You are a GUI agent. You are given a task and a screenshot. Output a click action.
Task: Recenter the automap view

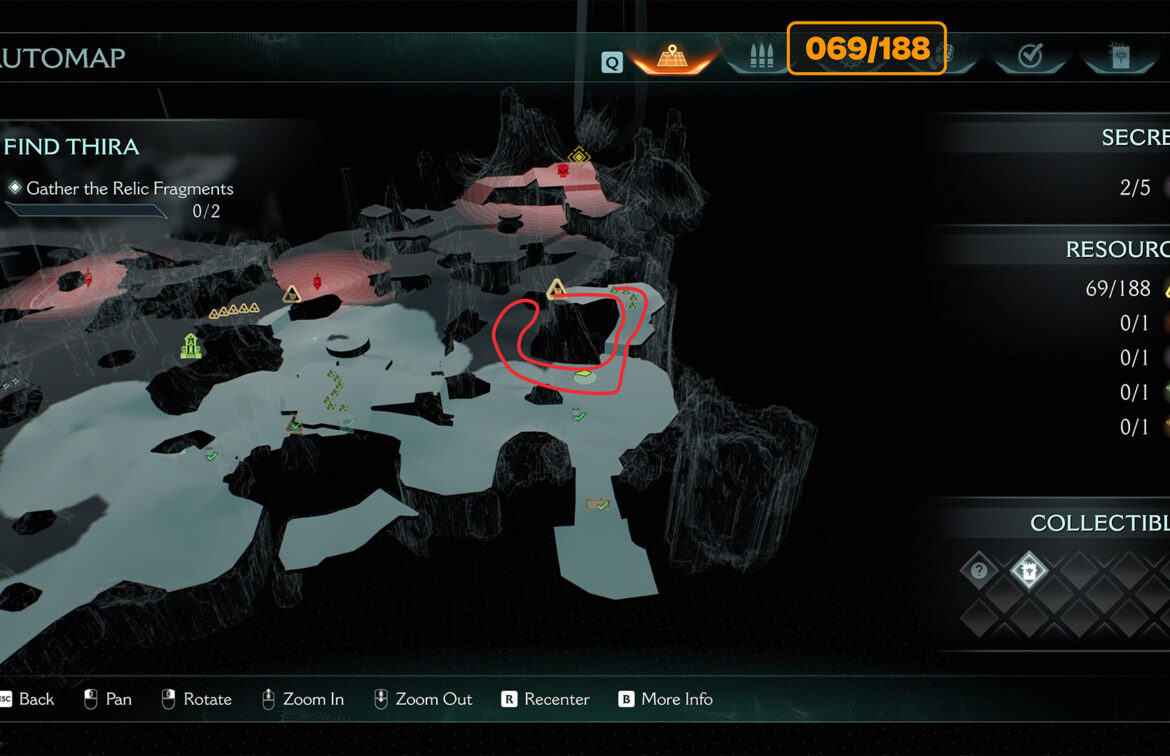(x=546, y=699)
